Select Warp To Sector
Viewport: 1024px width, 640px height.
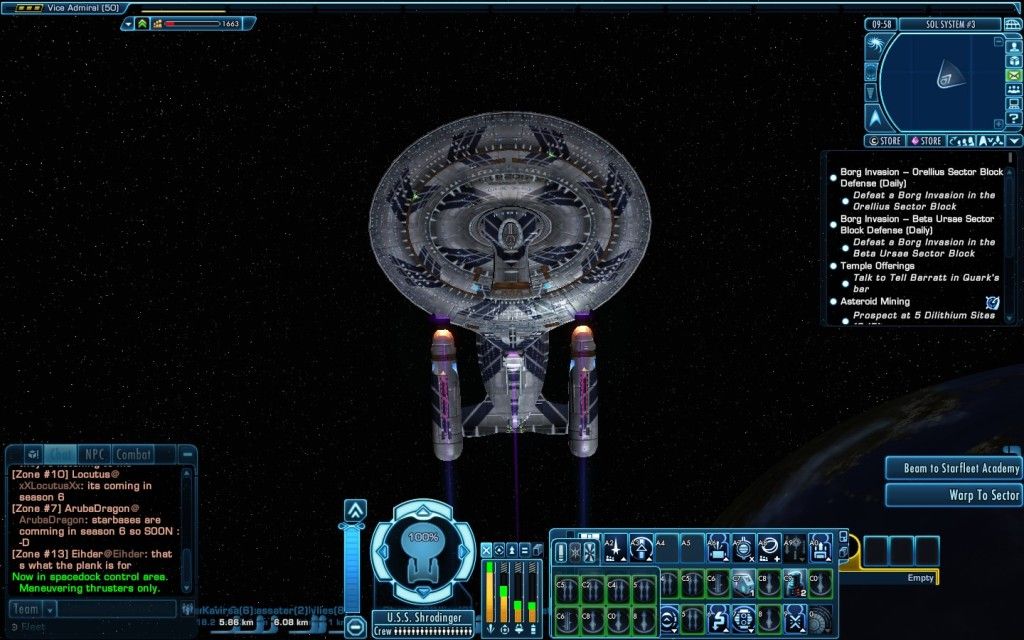pyautogui.click(x=952, y=495)
